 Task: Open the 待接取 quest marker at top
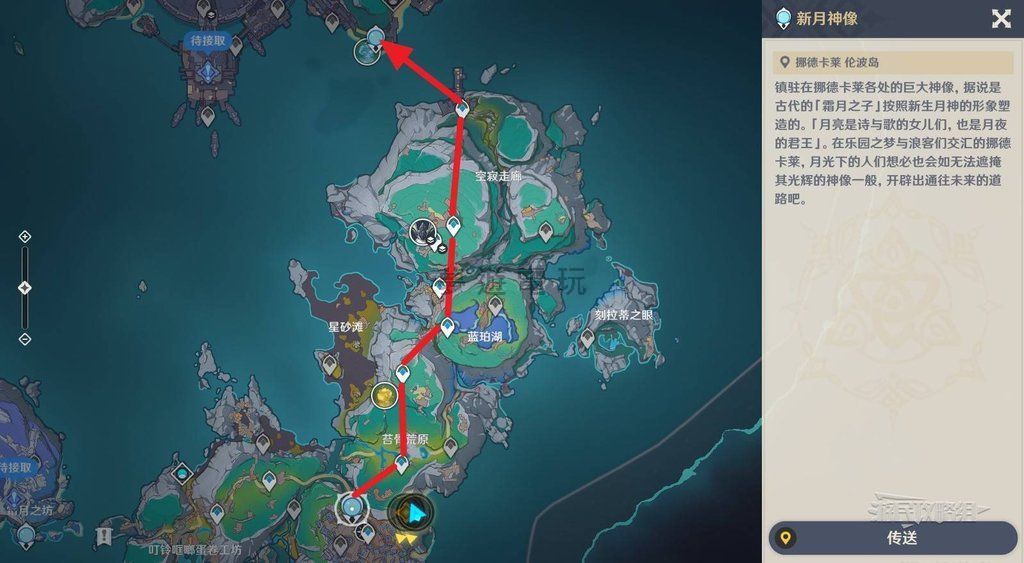208,41
